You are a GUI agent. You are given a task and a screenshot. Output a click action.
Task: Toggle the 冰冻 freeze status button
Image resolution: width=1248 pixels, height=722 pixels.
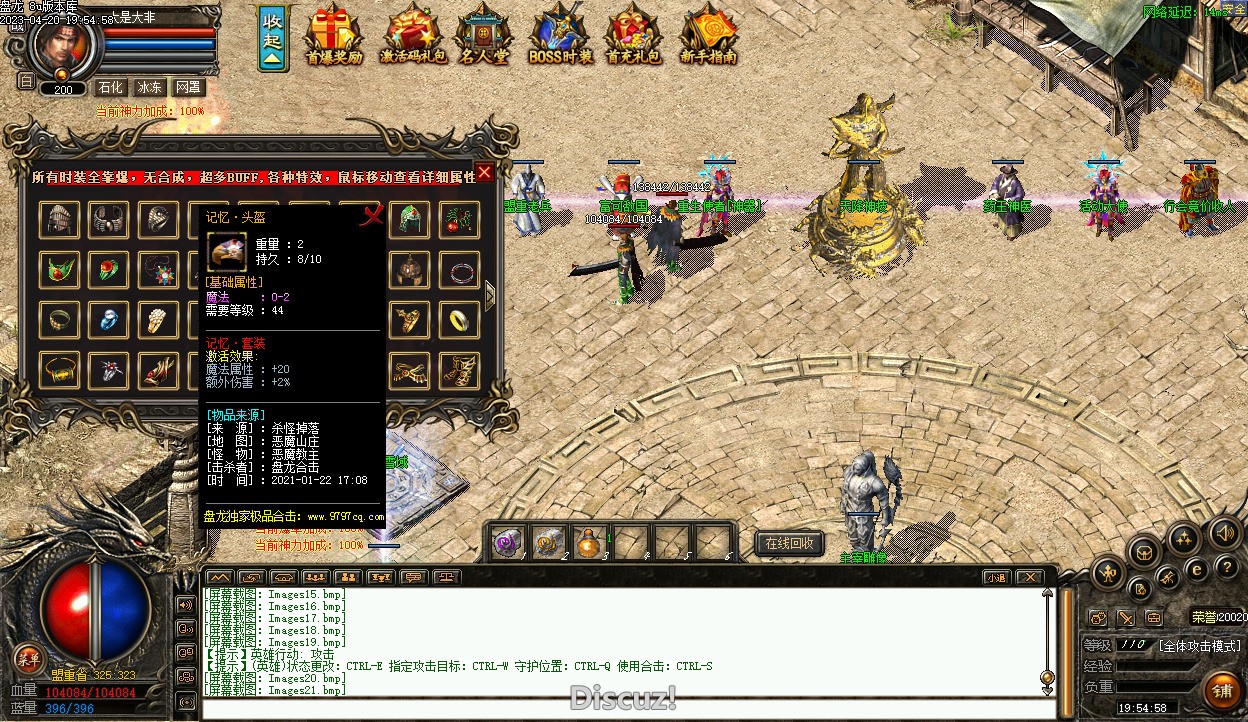coord(149,88)
